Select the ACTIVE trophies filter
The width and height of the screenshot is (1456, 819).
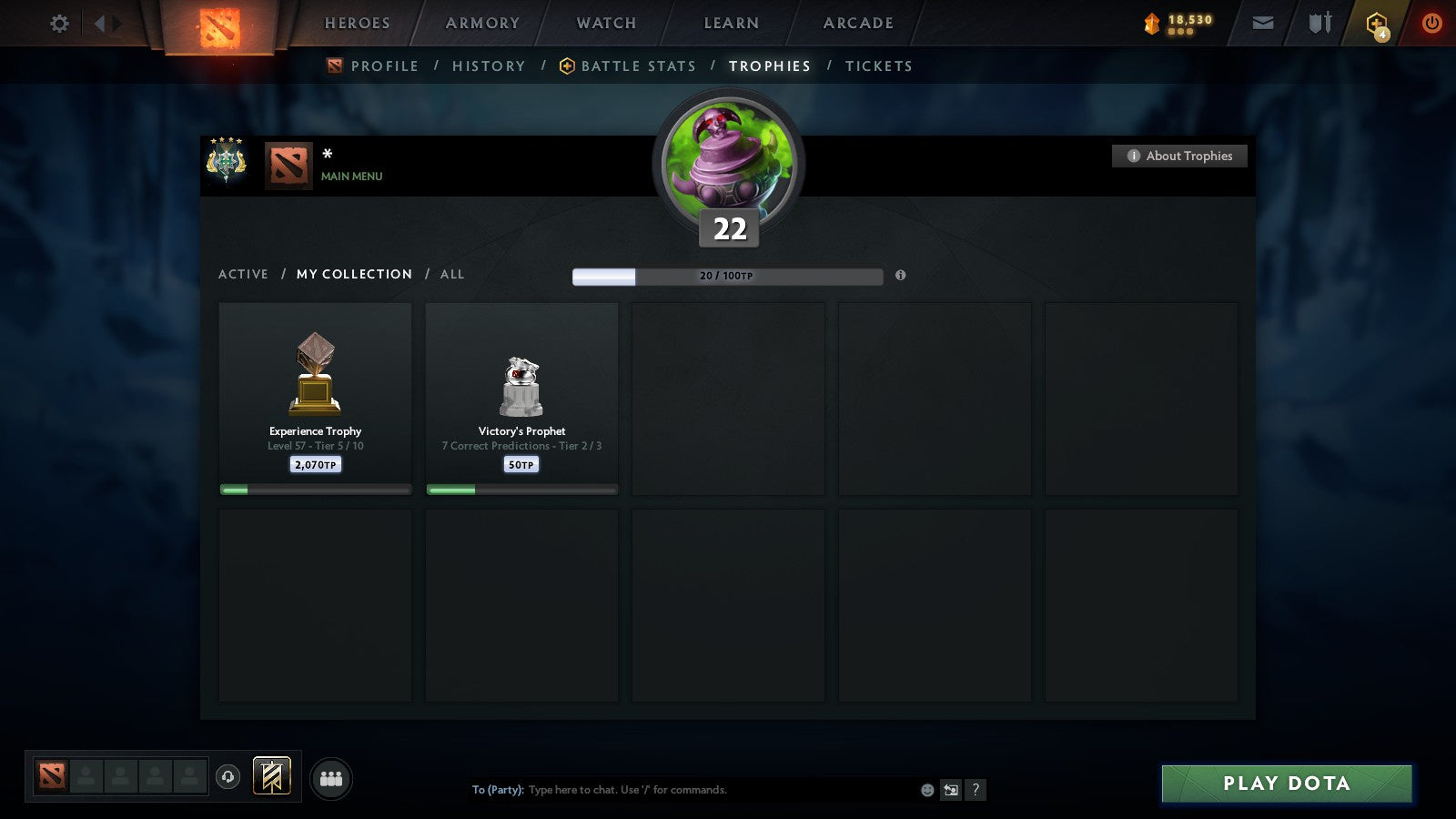point(243,274)
